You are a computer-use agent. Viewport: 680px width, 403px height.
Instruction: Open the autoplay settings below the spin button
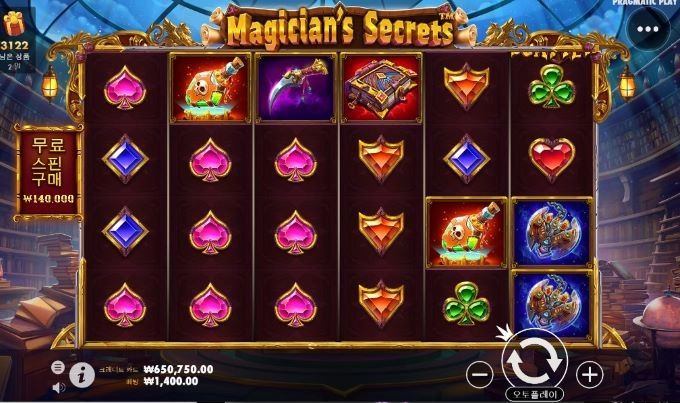[x=535, y=394]
